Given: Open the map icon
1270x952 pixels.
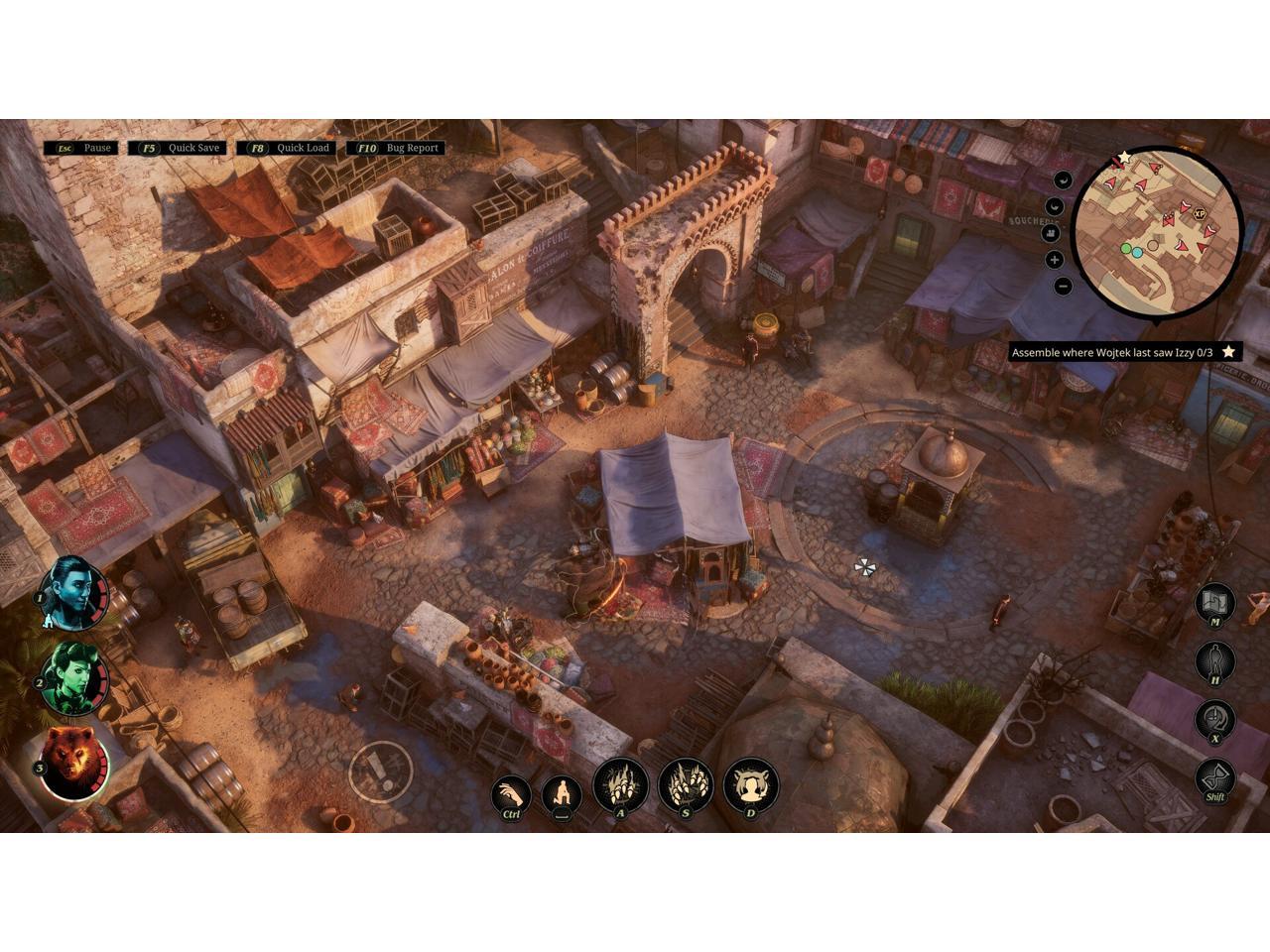Looking at the screenshot, I should point(1215,602).
